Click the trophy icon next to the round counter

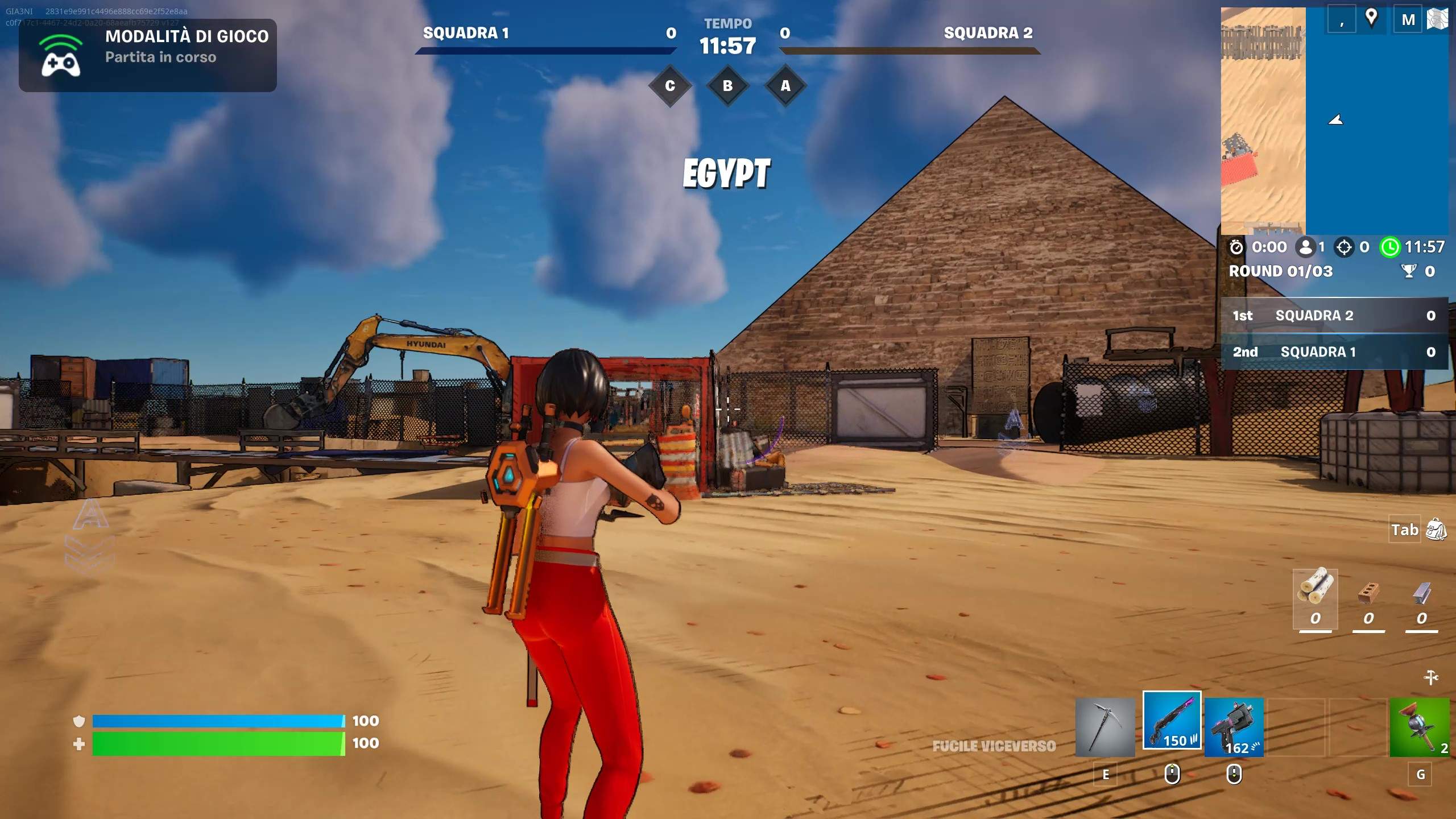point(1409,271)
